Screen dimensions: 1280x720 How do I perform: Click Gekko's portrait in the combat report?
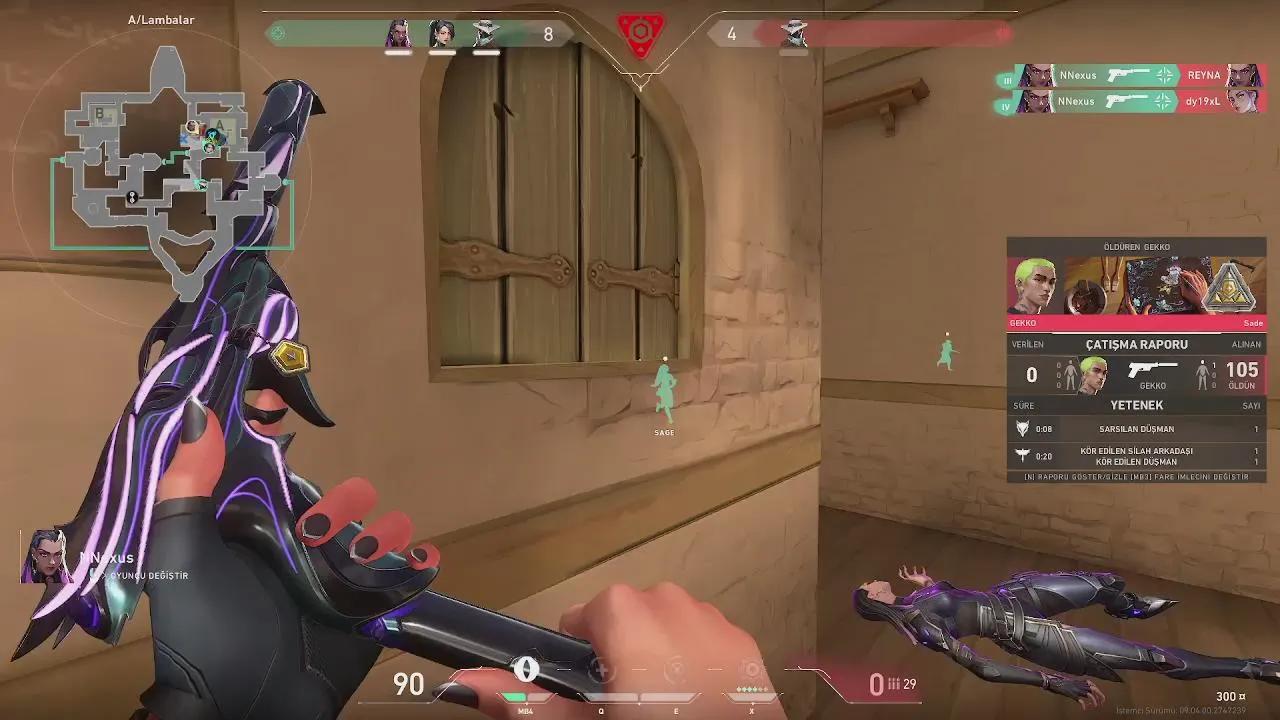point(1093,372)
